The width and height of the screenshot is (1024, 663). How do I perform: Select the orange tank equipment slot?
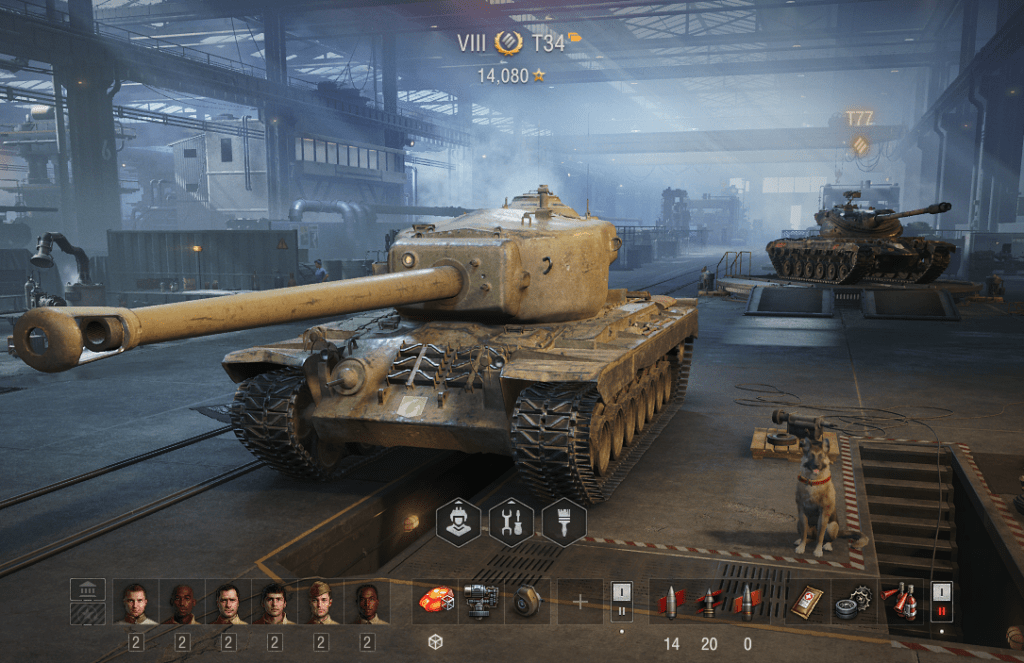click(435, 601)
